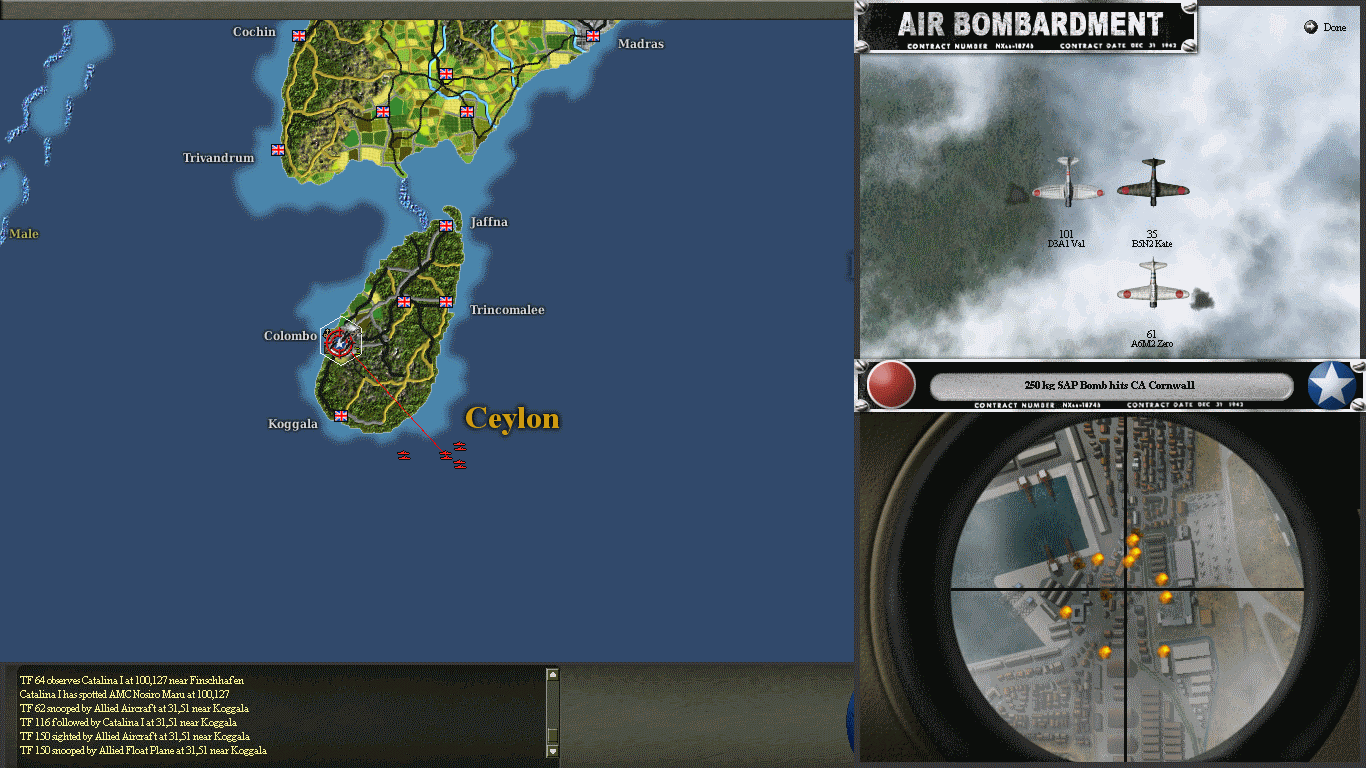The width and height of the screenshot is (1366, 768).
Task: Select the A6M2 Zero aircraft image
Action: [x=1152, y=293]
